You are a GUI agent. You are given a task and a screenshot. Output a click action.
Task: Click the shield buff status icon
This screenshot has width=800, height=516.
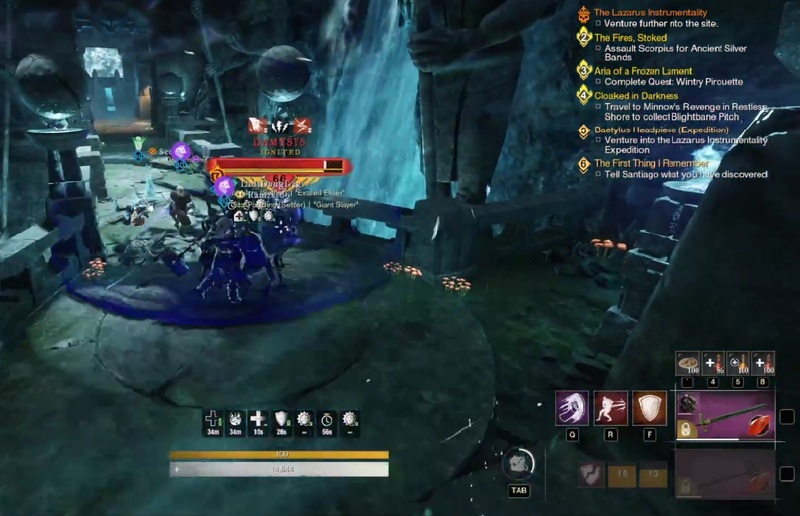coord(281,419)
